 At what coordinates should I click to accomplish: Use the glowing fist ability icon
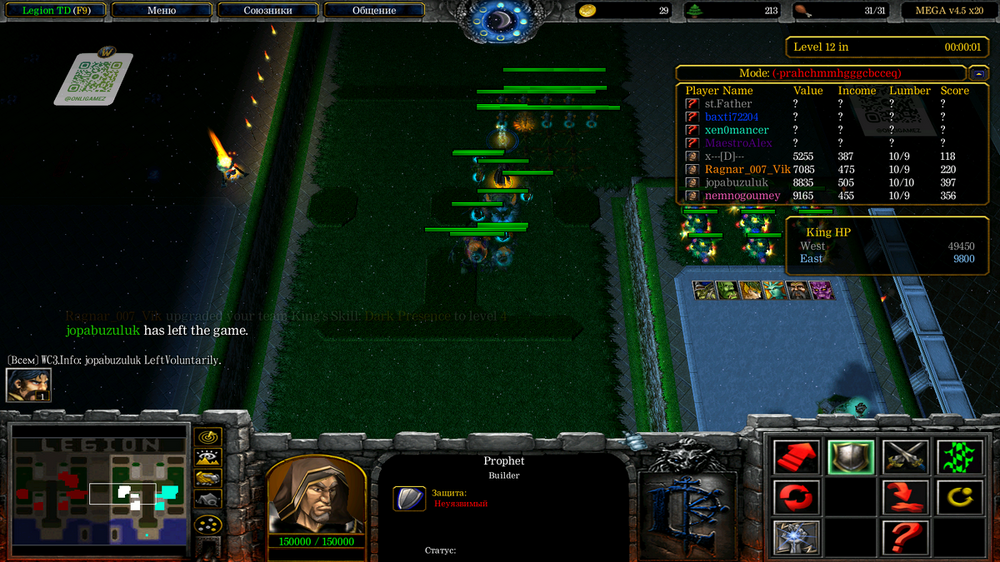point(797,537)
